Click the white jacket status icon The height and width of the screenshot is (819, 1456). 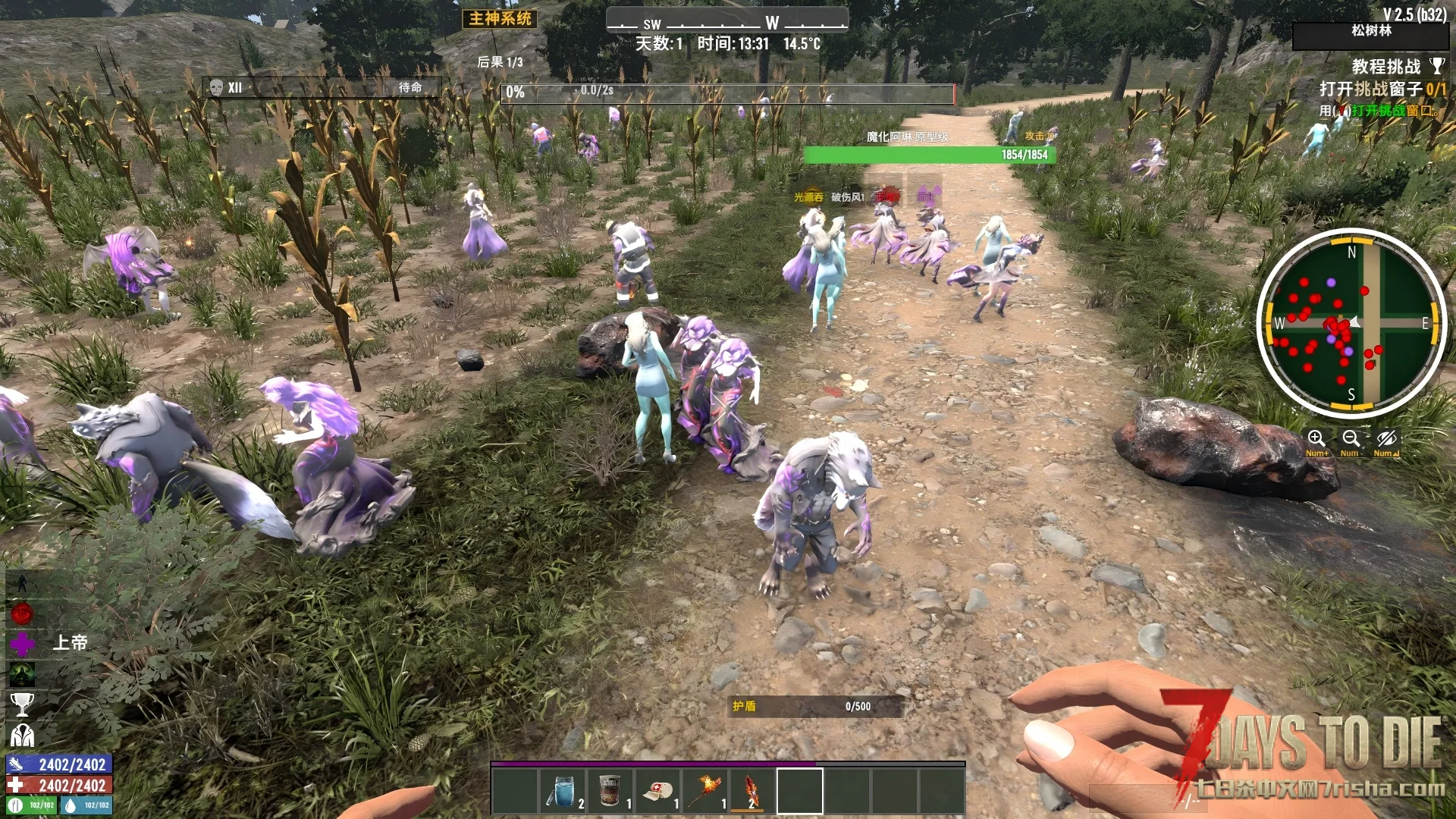pos(22,735)
